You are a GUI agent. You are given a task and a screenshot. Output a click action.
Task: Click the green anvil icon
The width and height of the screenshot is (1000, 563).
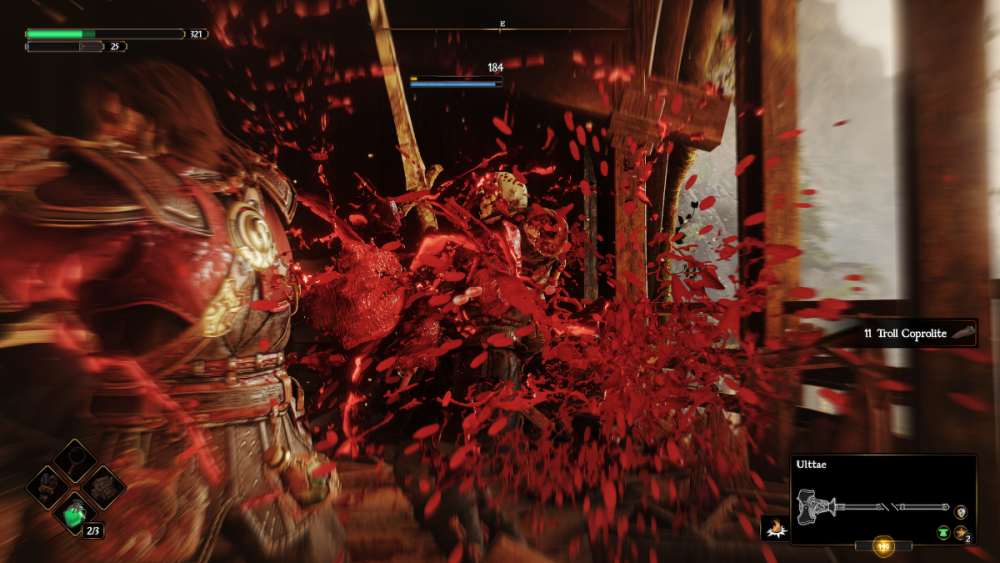click(x=942, y=533)
